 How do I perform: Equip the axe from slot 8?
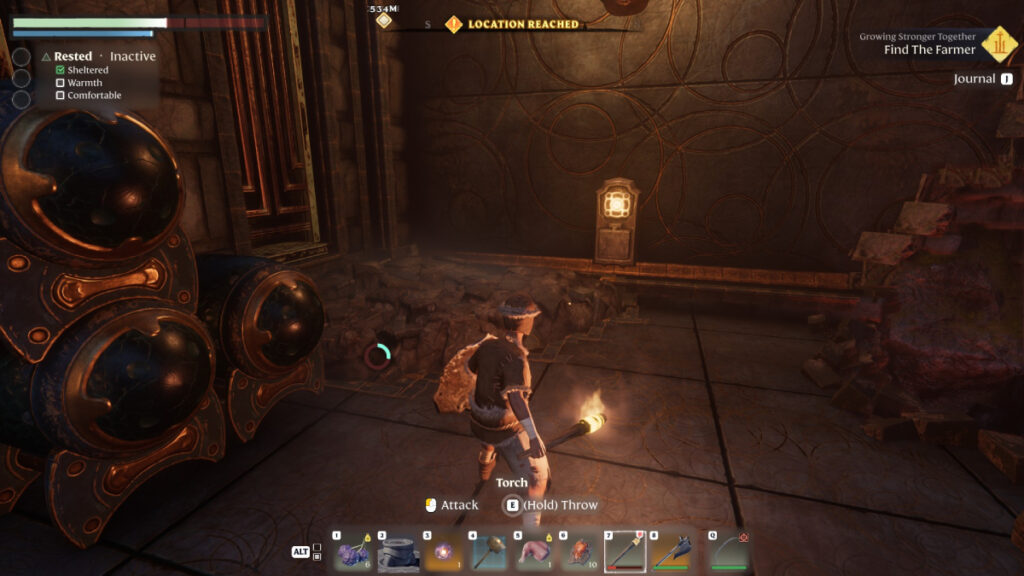pyautogui.click(x=671, y=551)
